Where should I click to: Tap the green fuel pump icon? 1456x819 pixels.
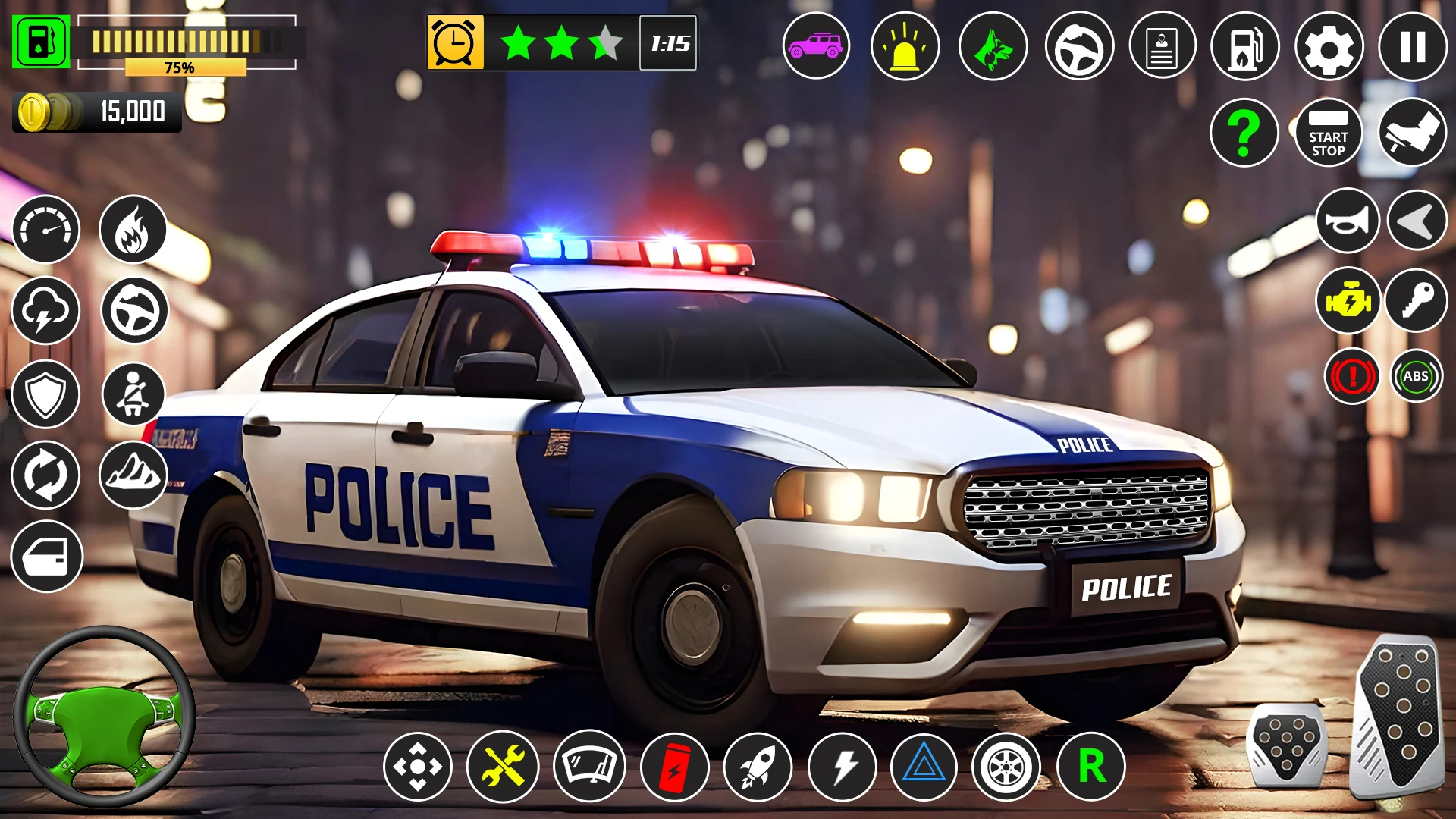(x=41, y=42)
